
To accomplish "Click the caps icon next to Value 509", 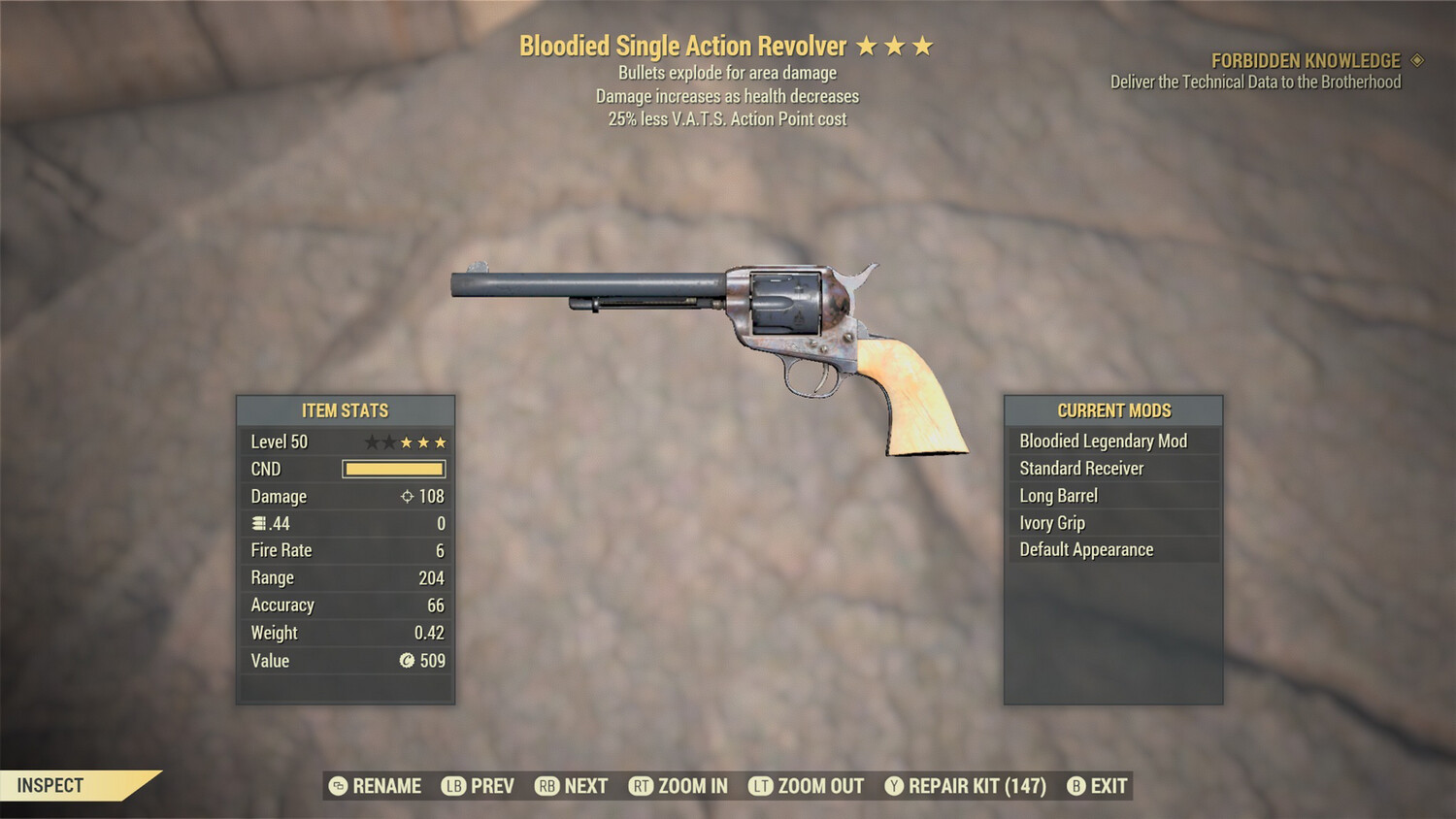I will tap(409, 661).
